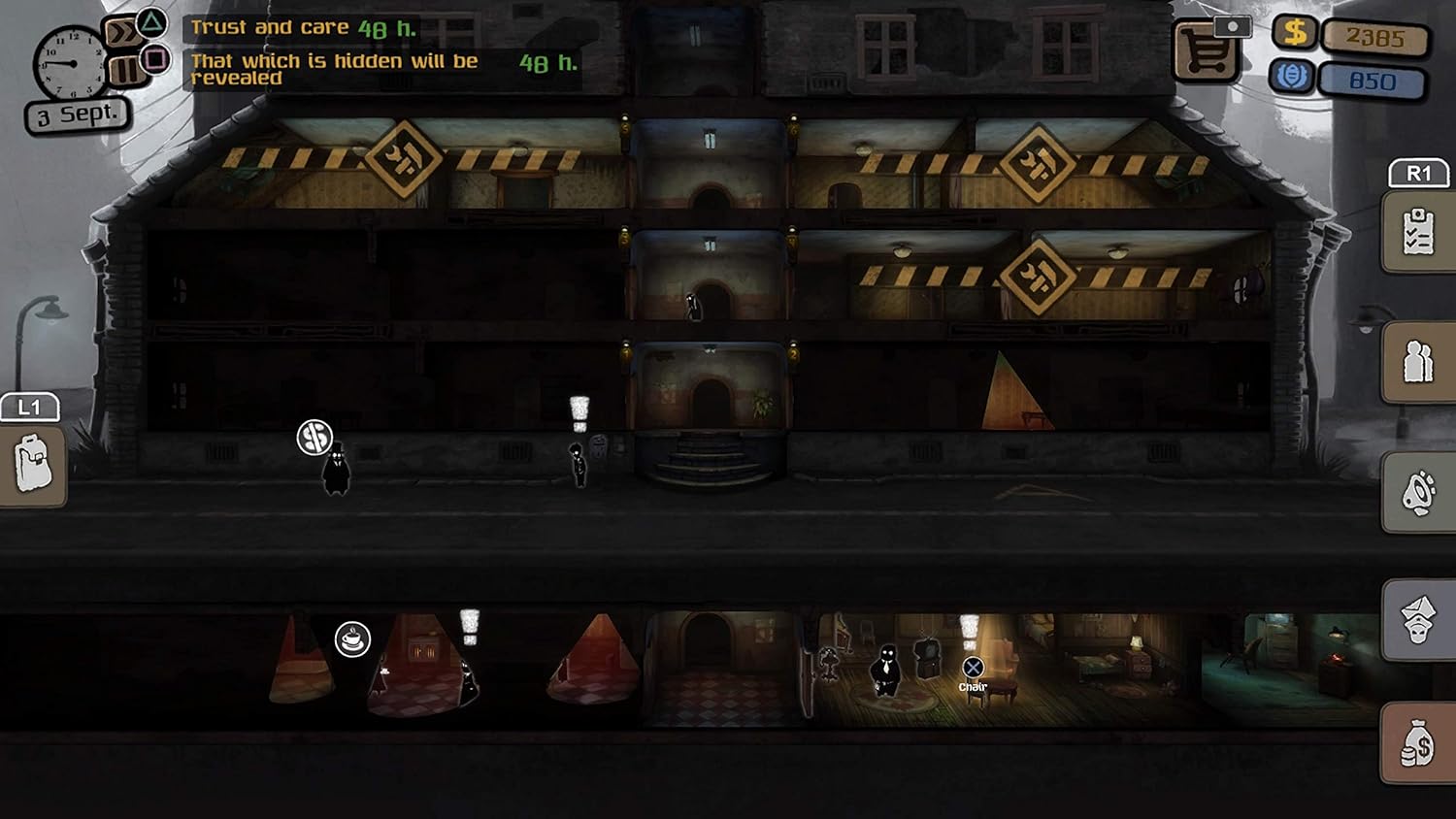Select the coffee cup action bubble
Viewport: 1456px width, 819px height.
pos(352,639)
